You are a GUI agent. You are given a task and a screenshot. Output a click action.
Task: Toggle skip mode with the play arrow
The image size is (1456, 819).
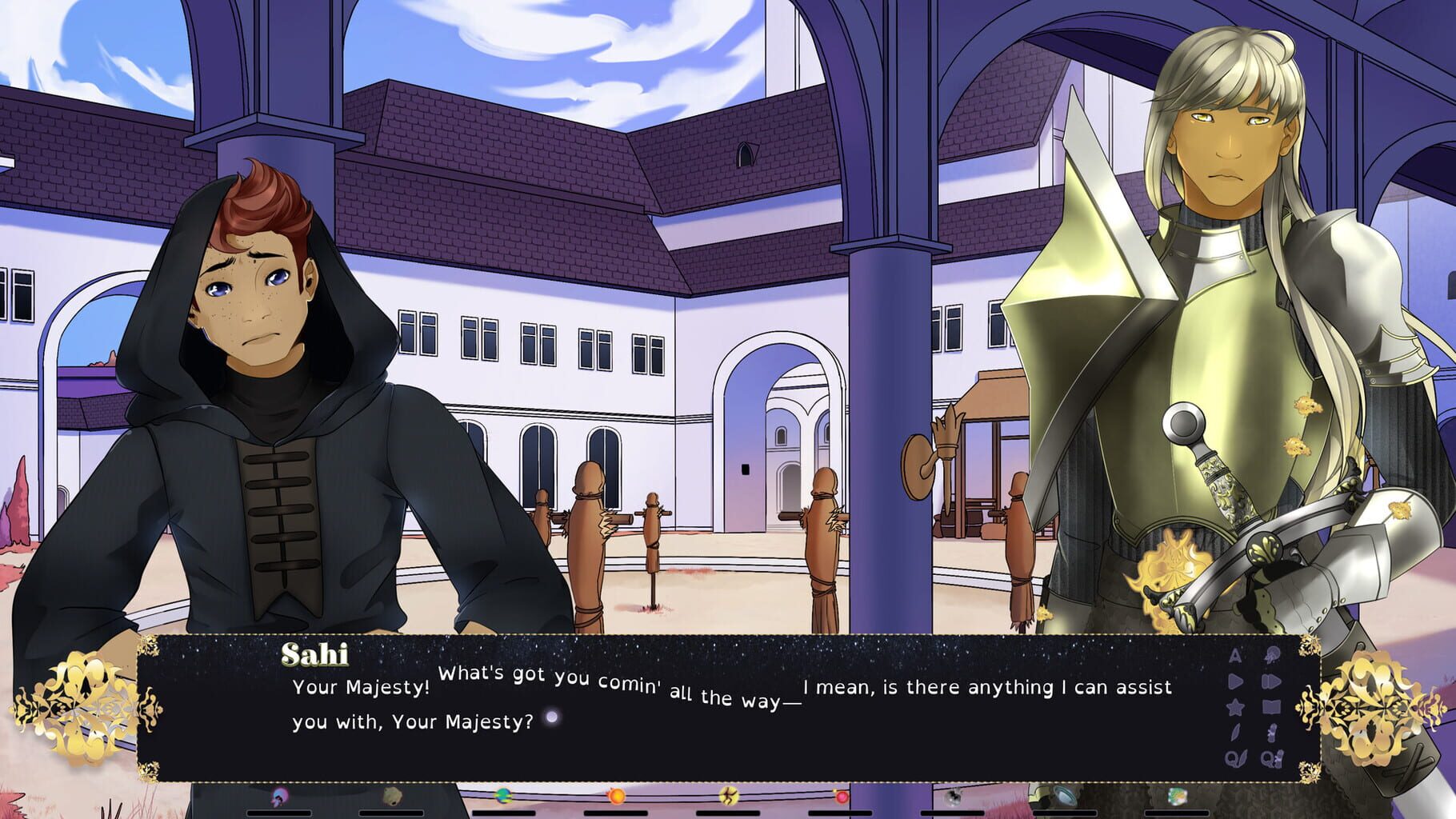pos(1237,680)
